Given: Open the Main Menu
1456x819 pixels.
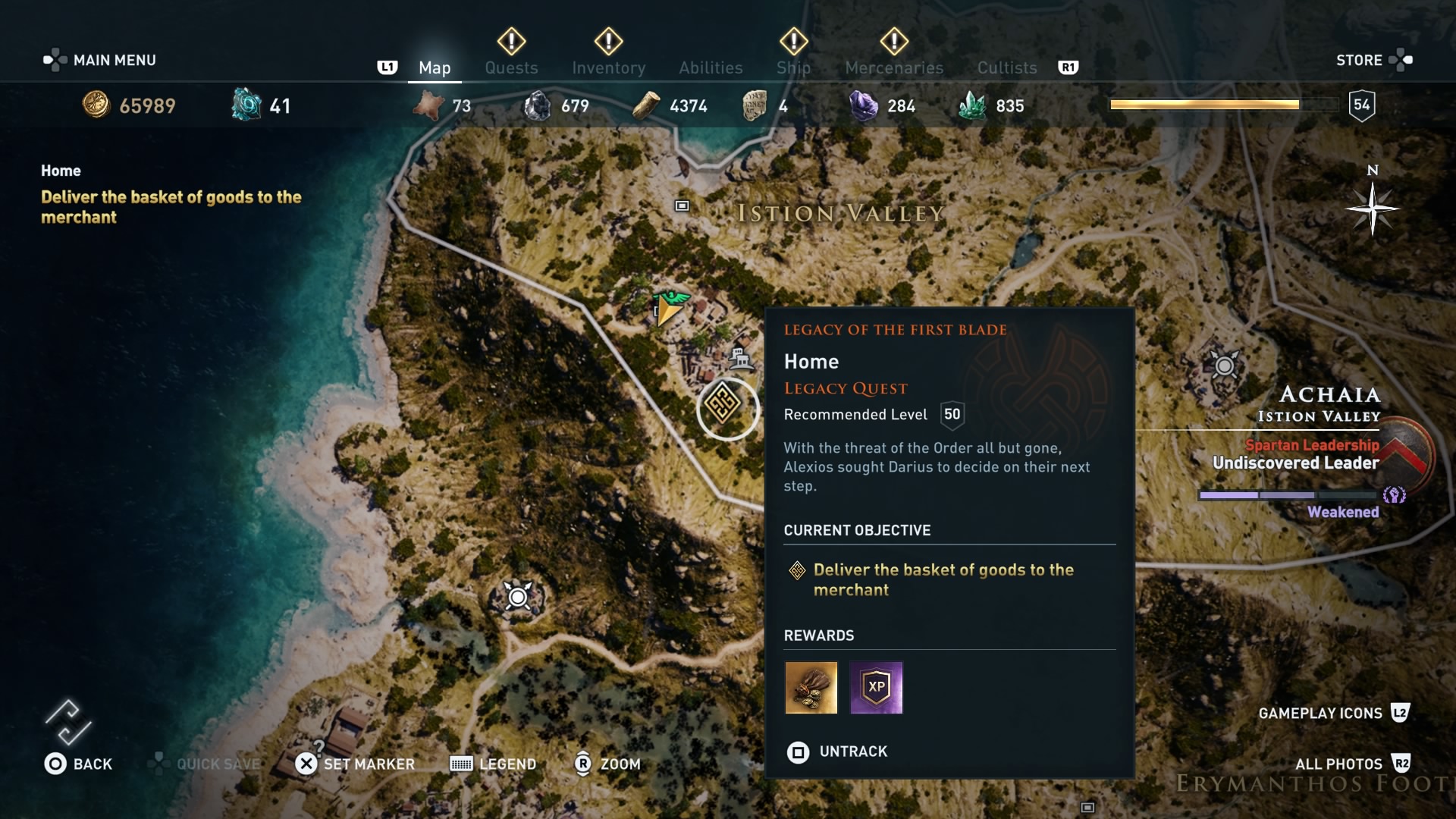Looking at the screenshot, I should tap(114, 59).
